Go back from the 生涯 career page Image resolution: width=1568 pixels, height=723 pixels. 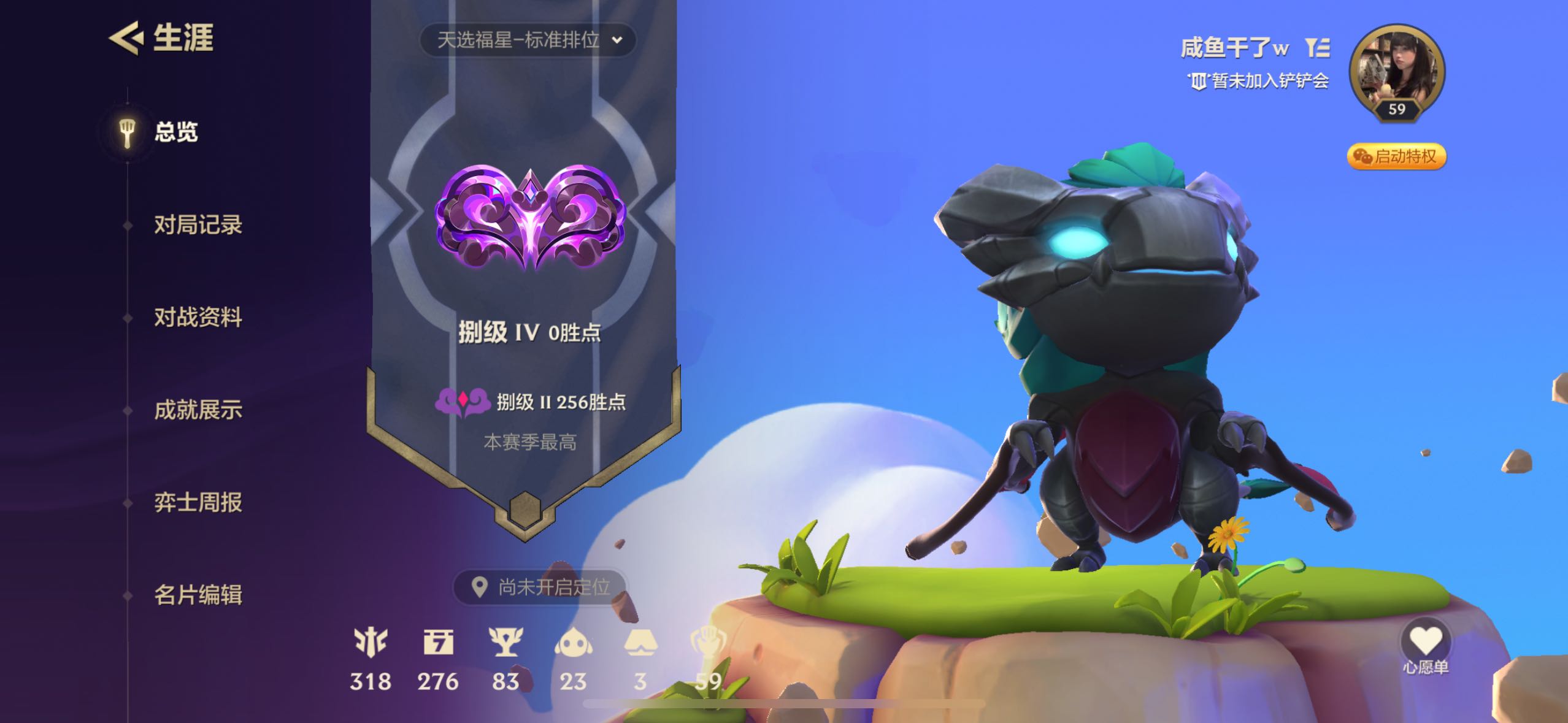pyautogui.click(x=126, y=38)
